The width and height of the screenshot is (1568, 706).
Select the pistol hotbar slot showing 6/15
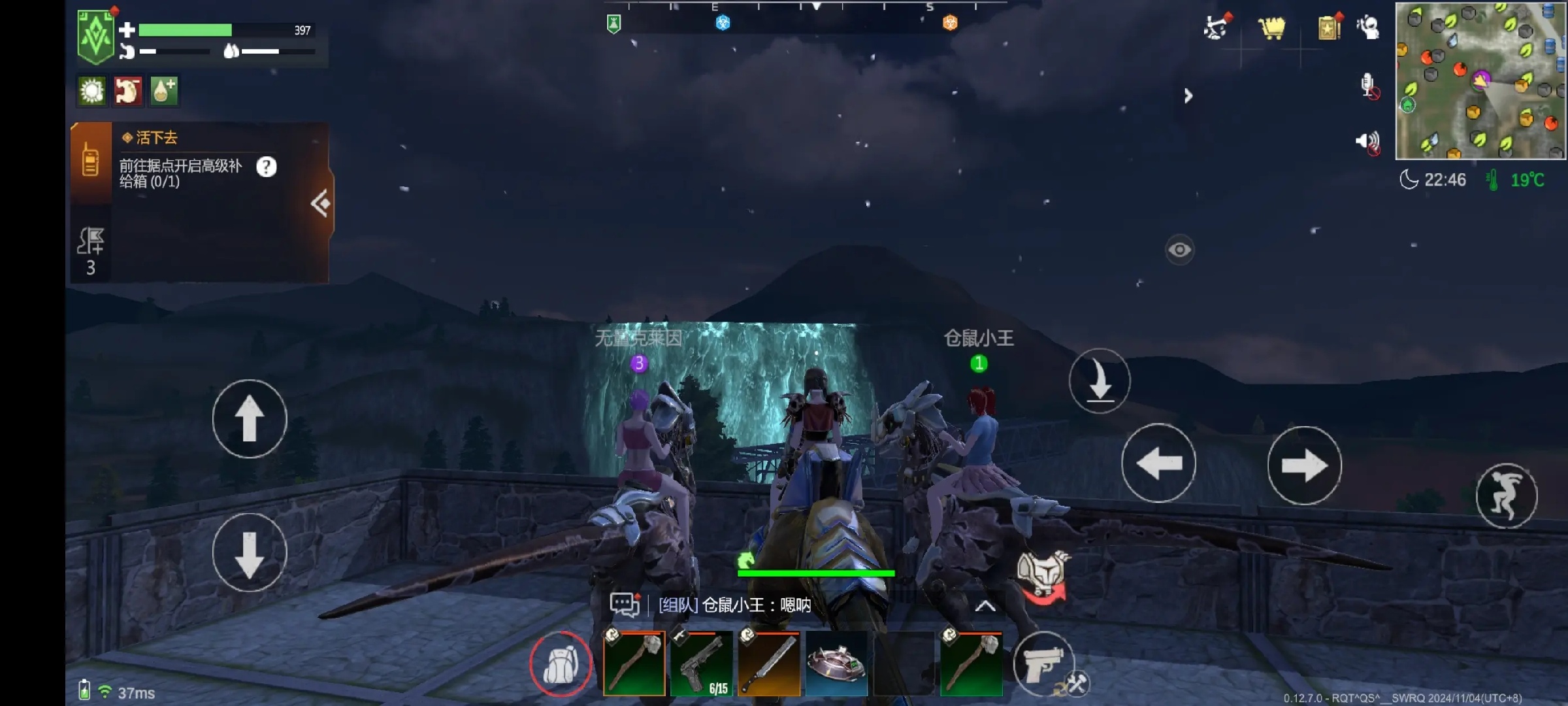(702, 664)
